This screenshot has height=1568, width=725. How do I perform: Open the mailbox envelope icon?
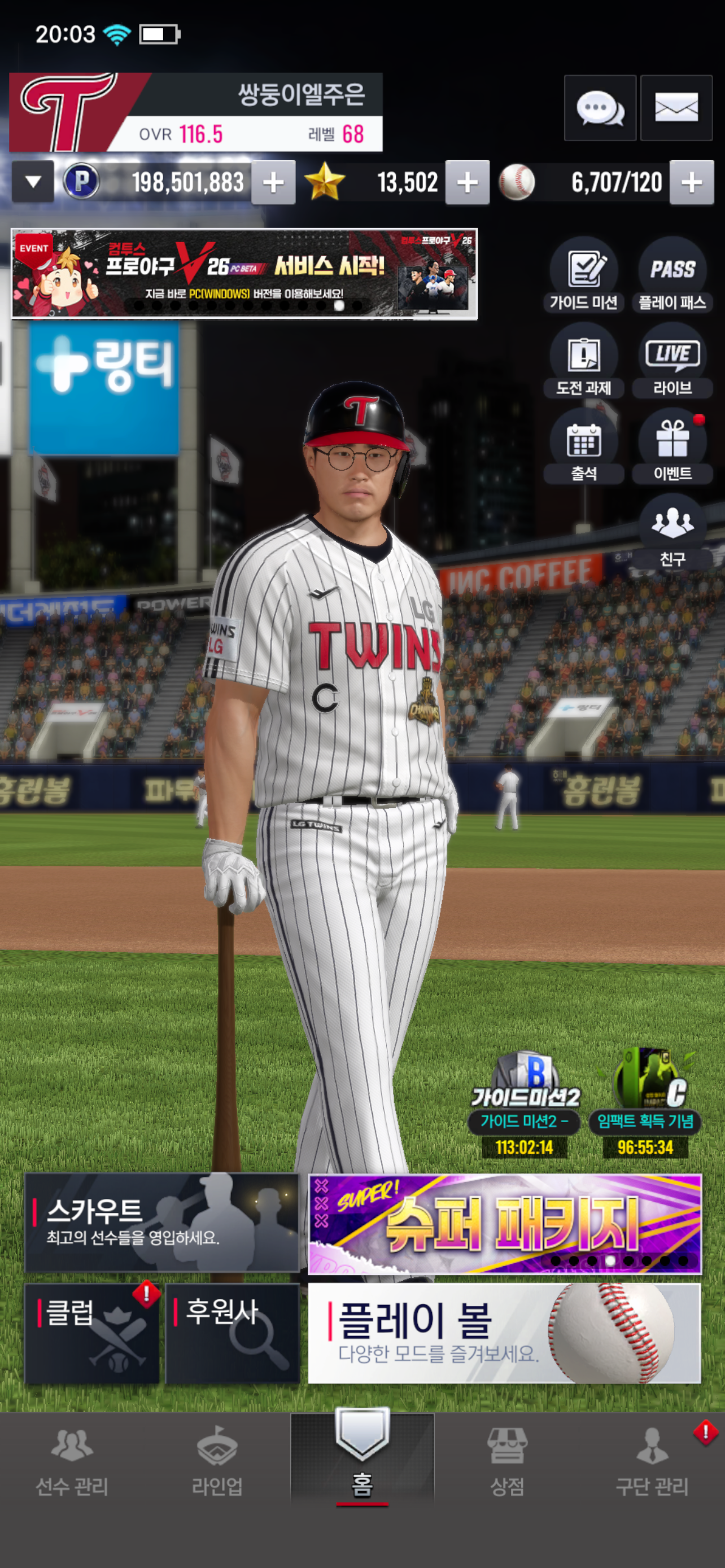click(x=676, y=108)
